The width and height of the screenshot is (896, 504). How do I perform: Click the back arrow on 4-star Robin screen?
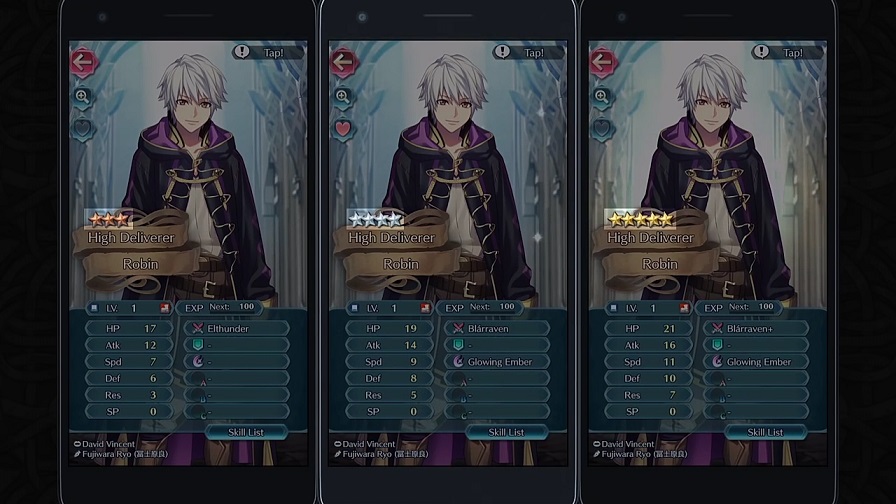(342, 62)
